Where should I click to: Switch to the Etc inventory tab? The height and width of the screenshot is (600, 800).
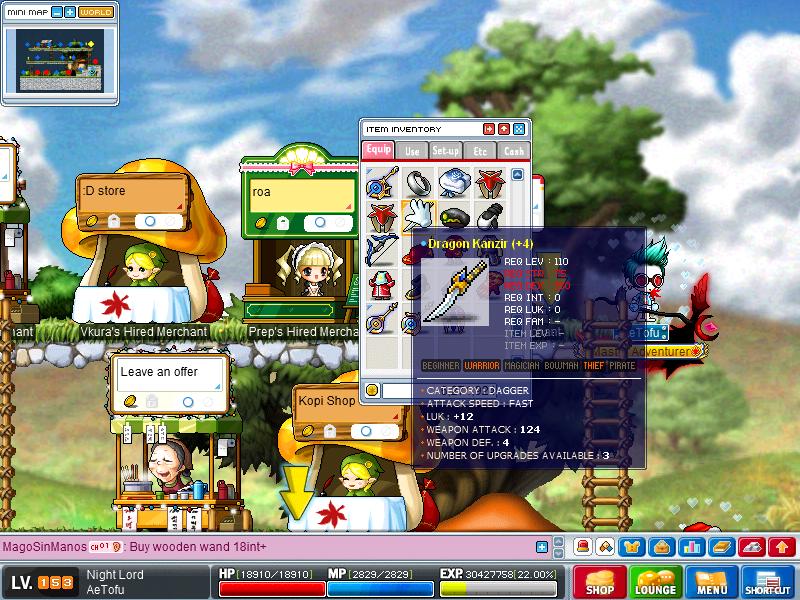(x=480, y=150)
